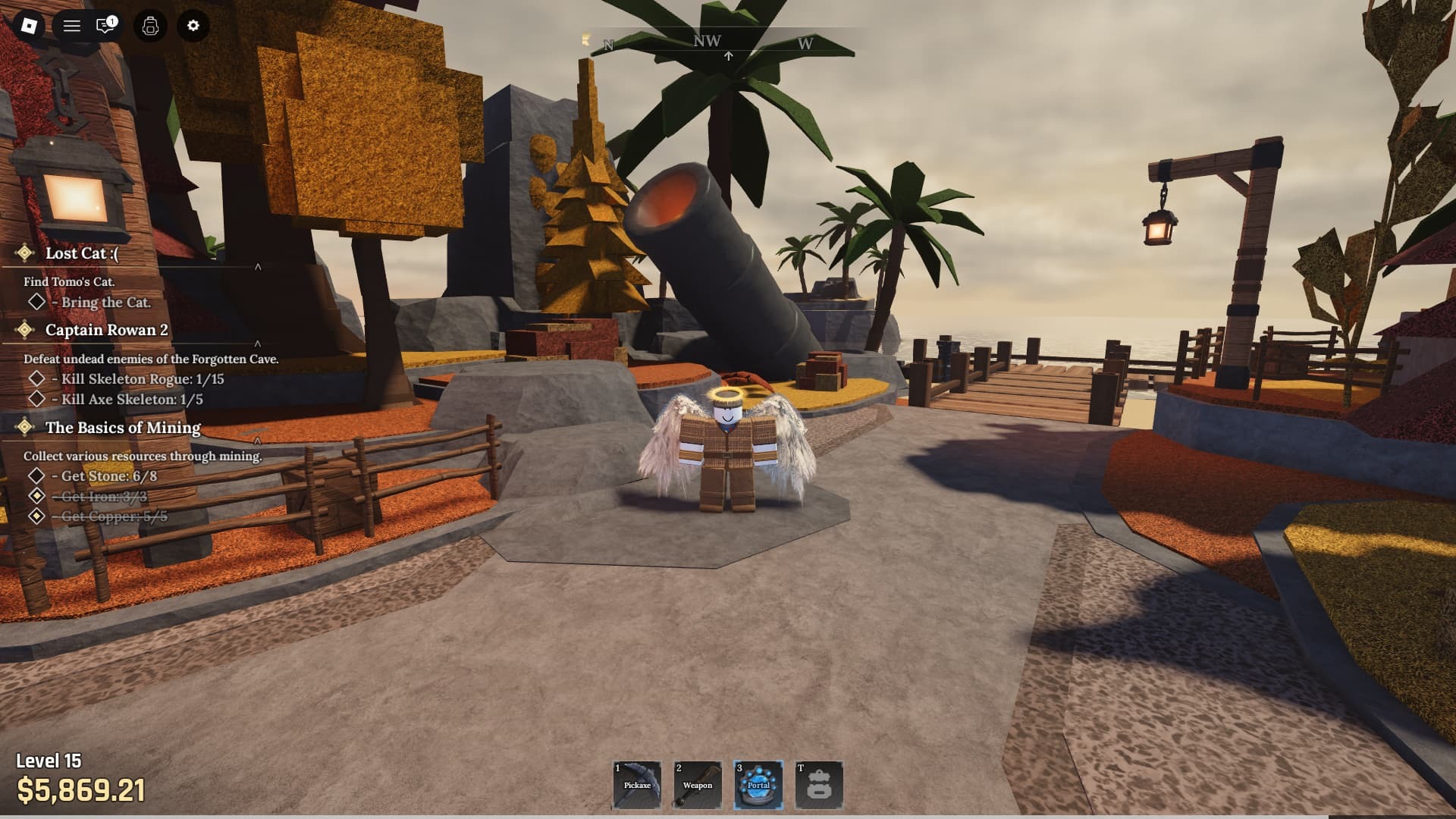Open the hamburger menu beside the Roblox icon

click(71, 26)
